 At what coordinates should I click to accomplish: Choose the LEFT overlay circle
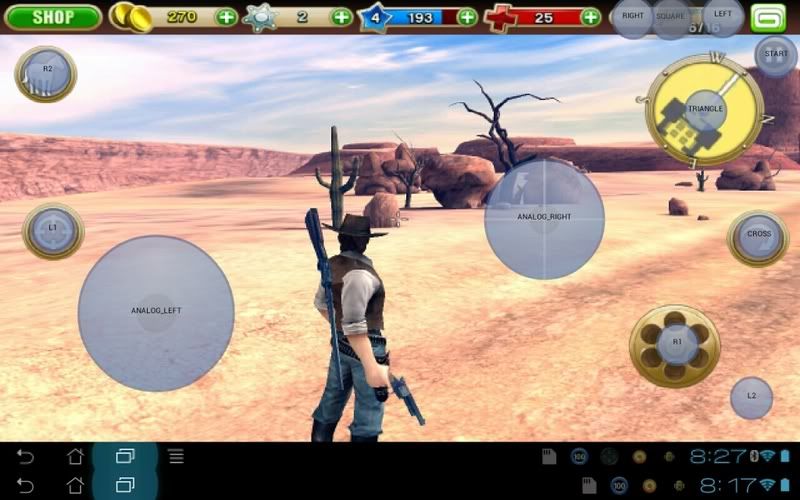tap(722, 15)
